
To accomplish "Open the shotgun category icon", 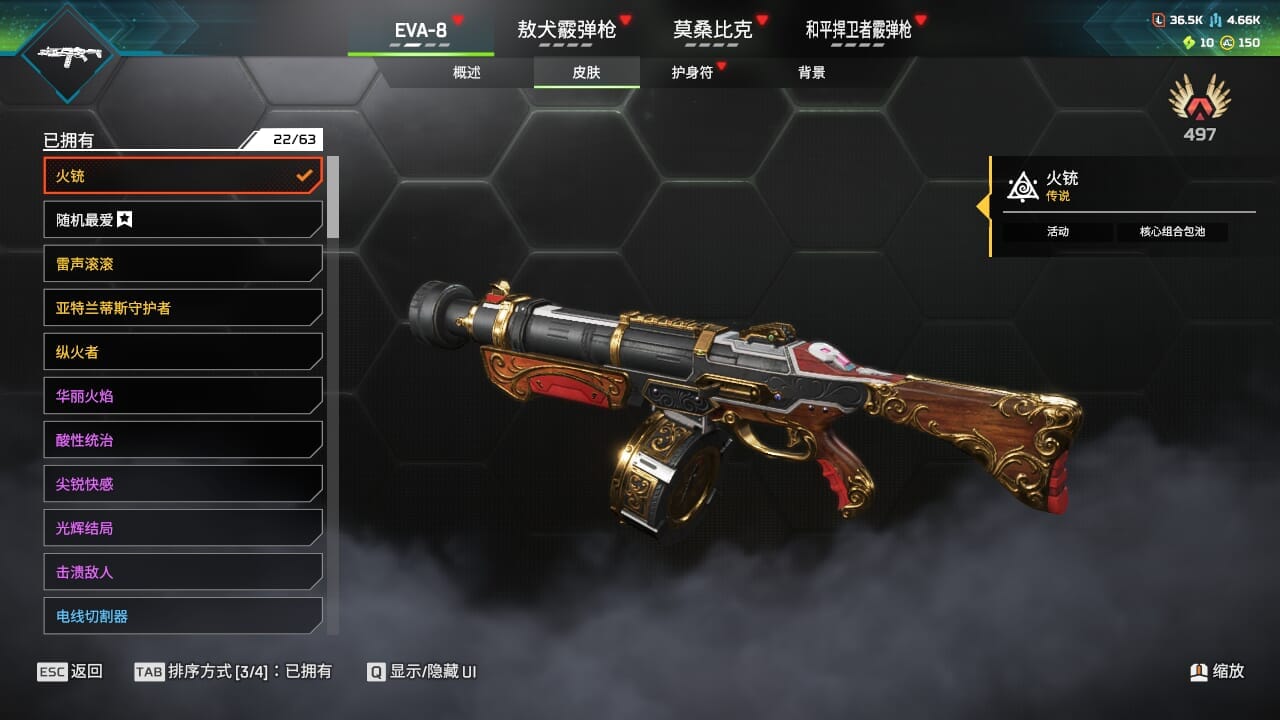I will pyautogui.click(x=67, y=55).
